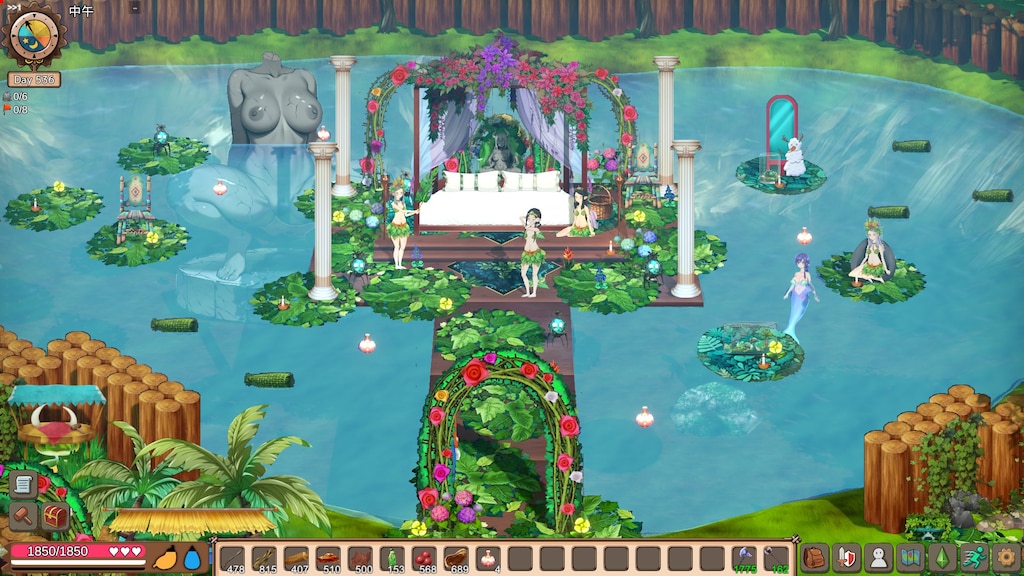Open the gear settings menu
1024x576 pixels.
(x=1005, y=558)
